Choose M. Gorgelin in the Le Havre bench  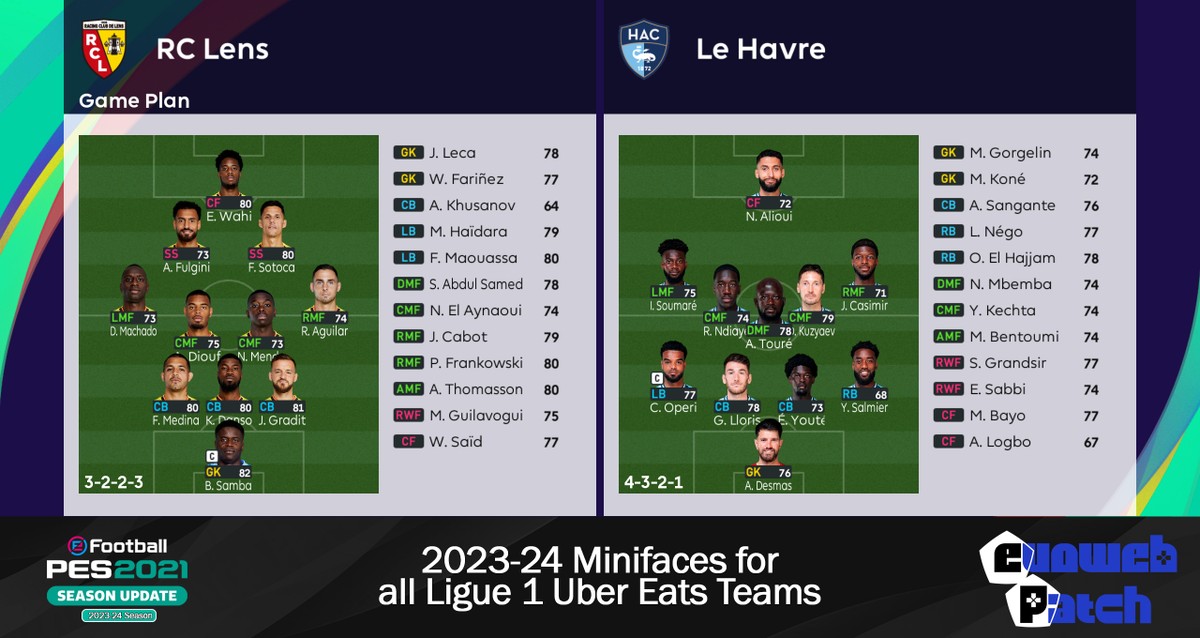pyautogui.click(x=1016, y=153)
